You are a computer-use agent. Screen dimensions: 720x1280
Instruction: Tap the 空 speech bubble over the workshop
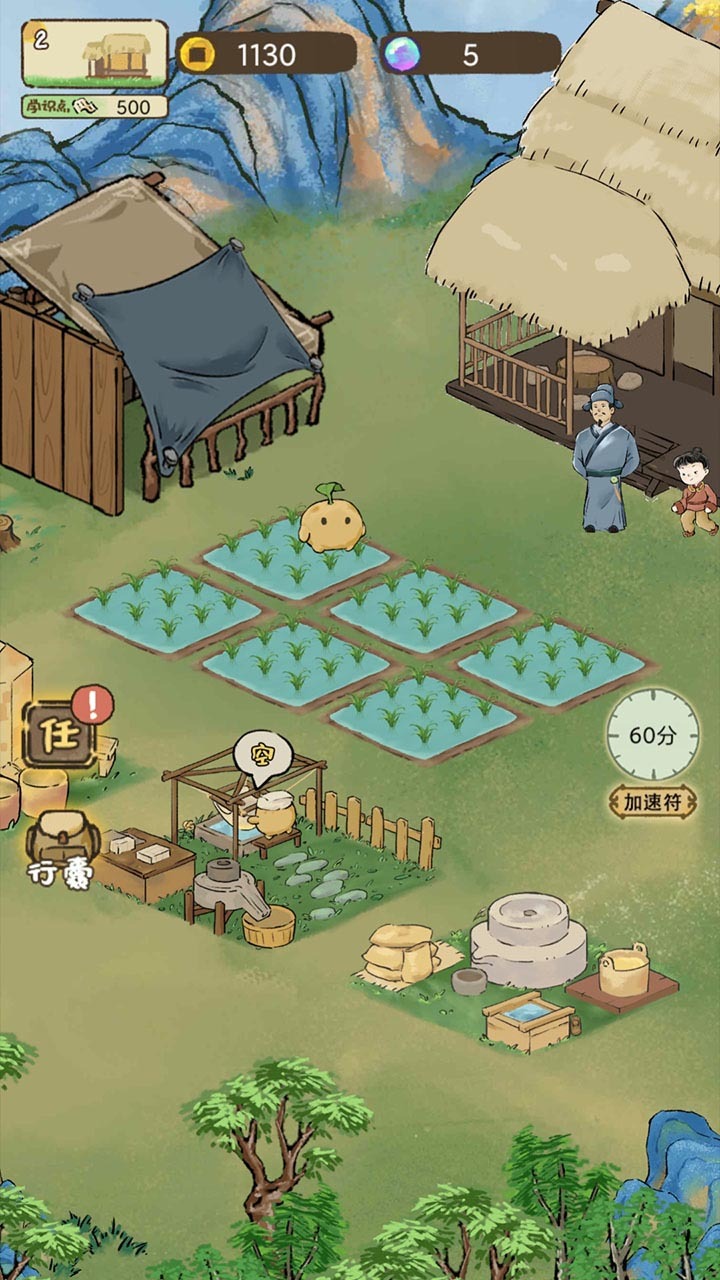tap(254, 757)
